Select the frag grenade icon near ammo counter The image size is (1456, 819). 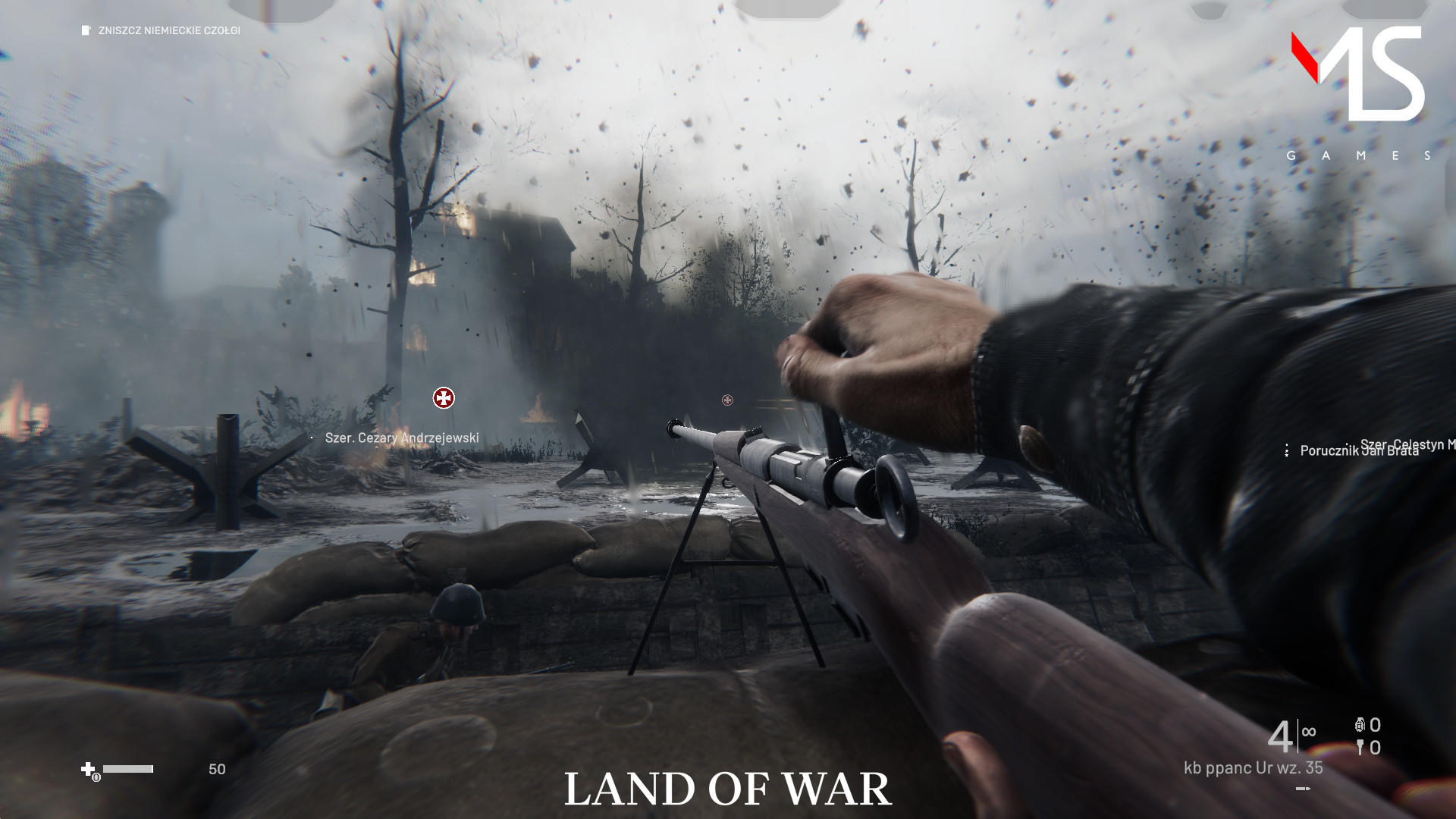1360,725
